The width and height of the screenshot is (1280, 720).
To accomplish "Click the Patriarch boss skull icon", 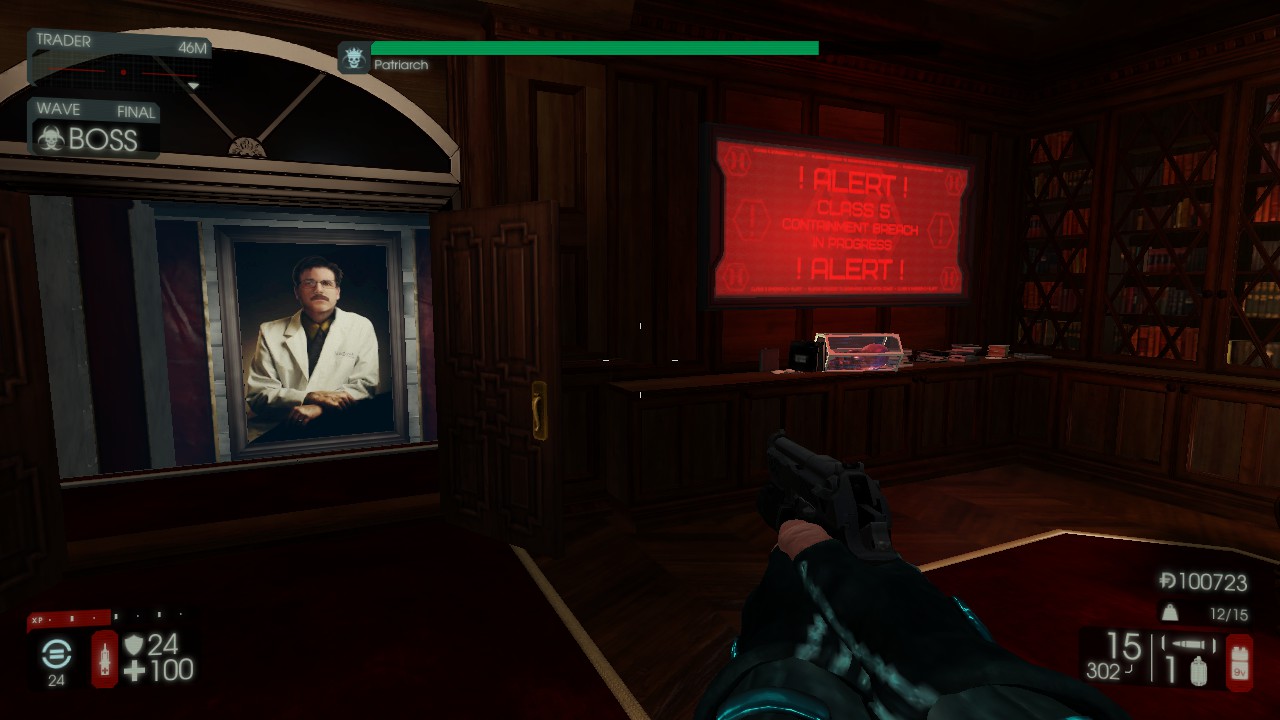I will [x=353, y=58].
